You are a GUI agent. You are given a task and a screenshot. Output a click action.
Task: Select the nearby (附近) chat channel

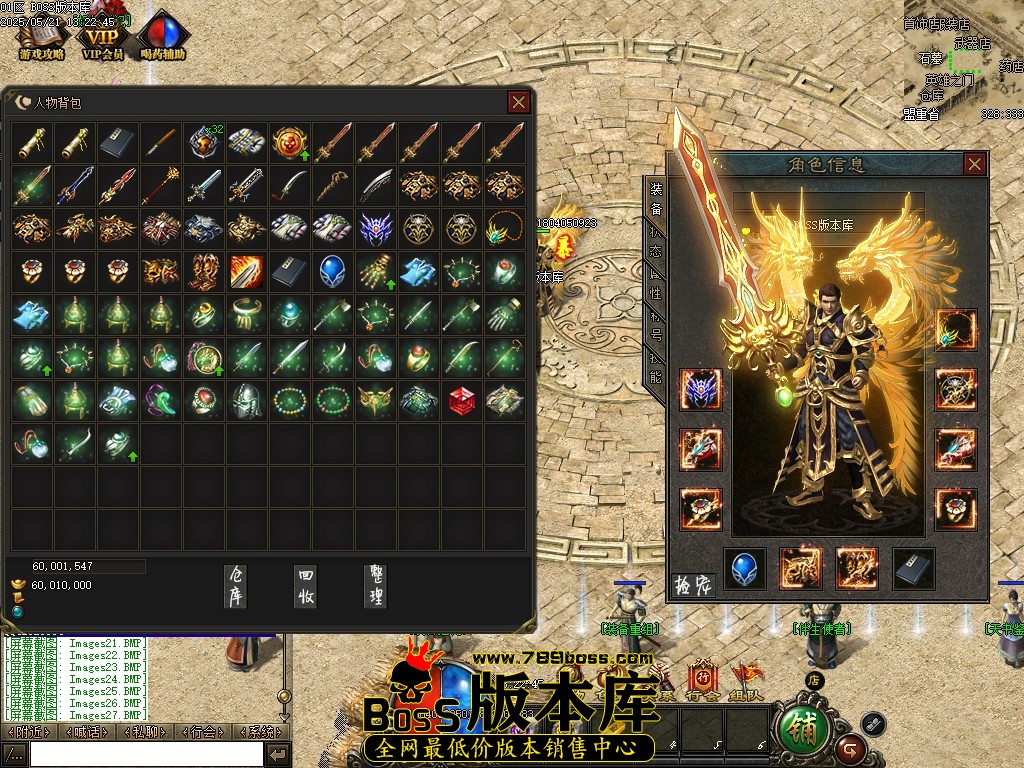(29, 732)
